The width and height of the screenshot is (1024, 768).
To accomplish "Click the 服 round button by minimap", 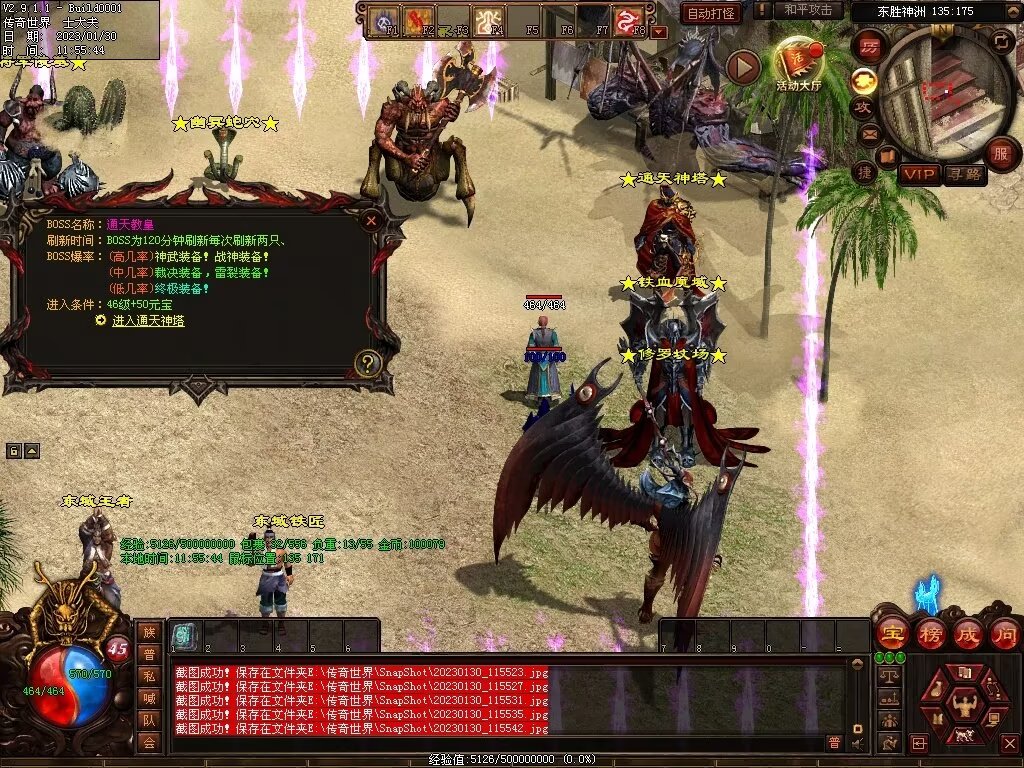I will [1000, 154].
